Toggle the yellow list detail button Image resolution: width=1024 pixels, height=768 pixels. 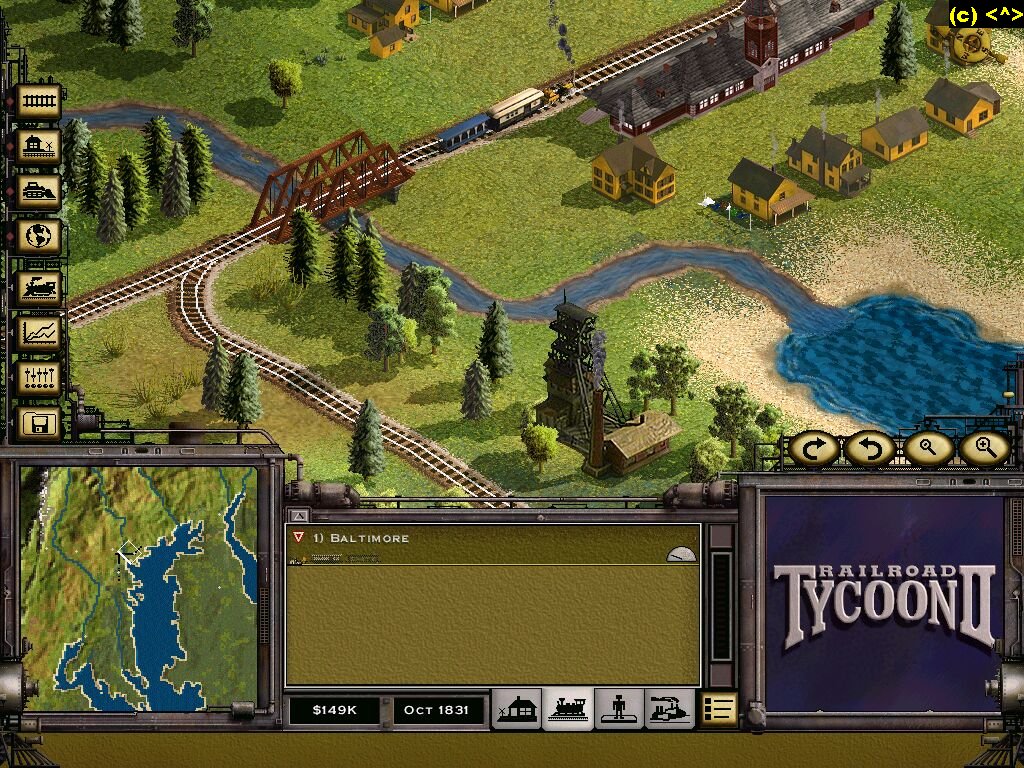[x=718, y=709]
